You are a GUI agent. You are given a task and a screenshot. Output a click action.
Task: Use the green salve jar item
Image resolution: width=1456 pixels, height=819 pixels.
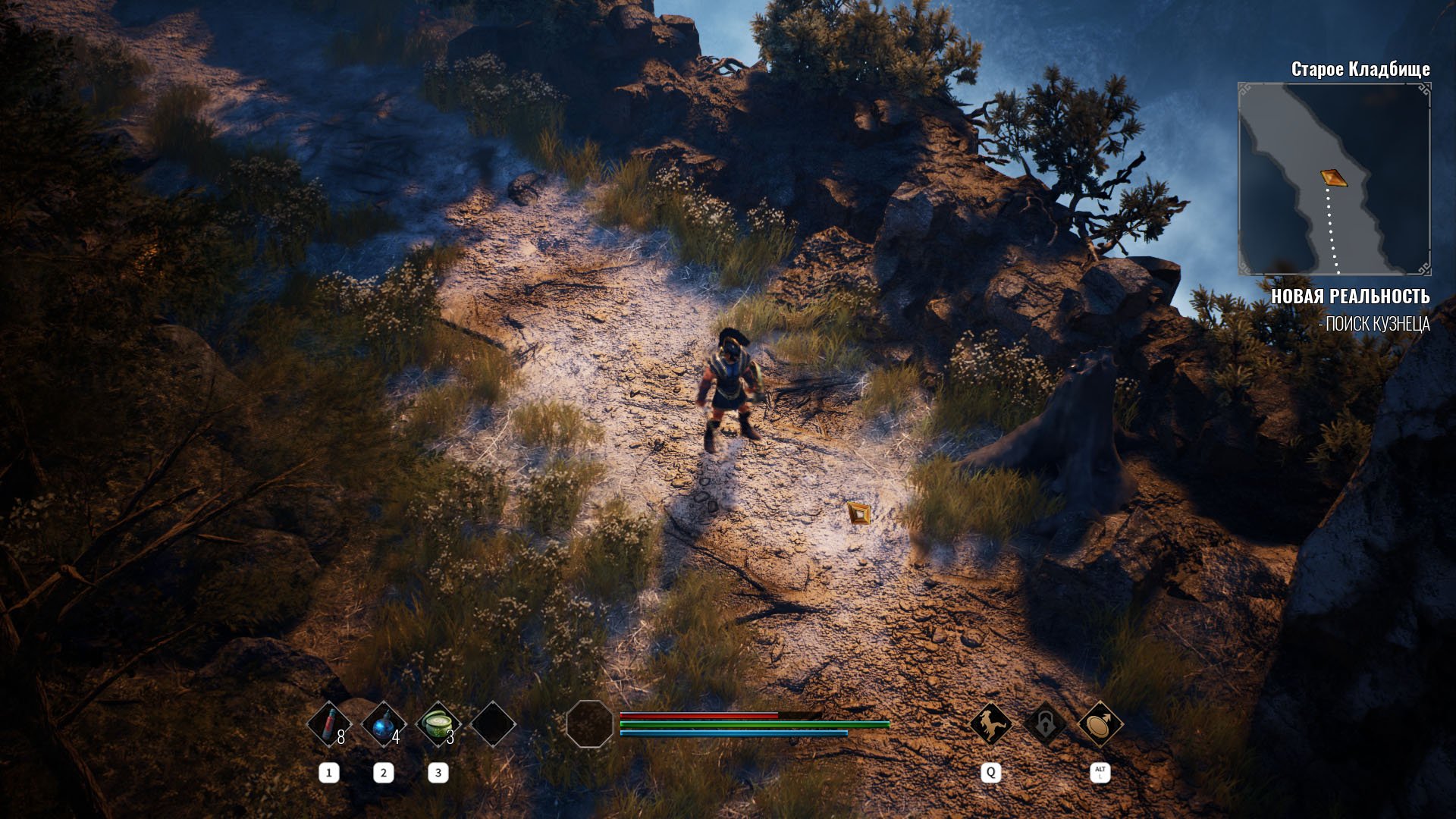point(438,725)
